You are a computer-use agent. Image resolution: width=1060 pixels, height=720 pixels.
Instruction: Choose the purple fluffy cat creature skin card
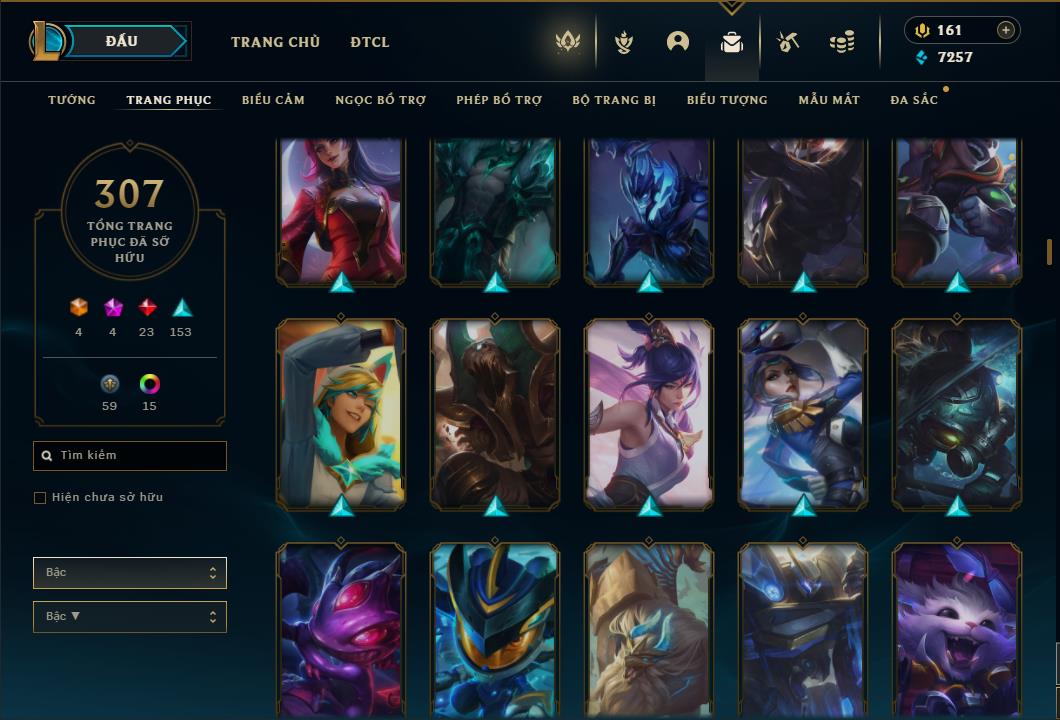point(957,630)
